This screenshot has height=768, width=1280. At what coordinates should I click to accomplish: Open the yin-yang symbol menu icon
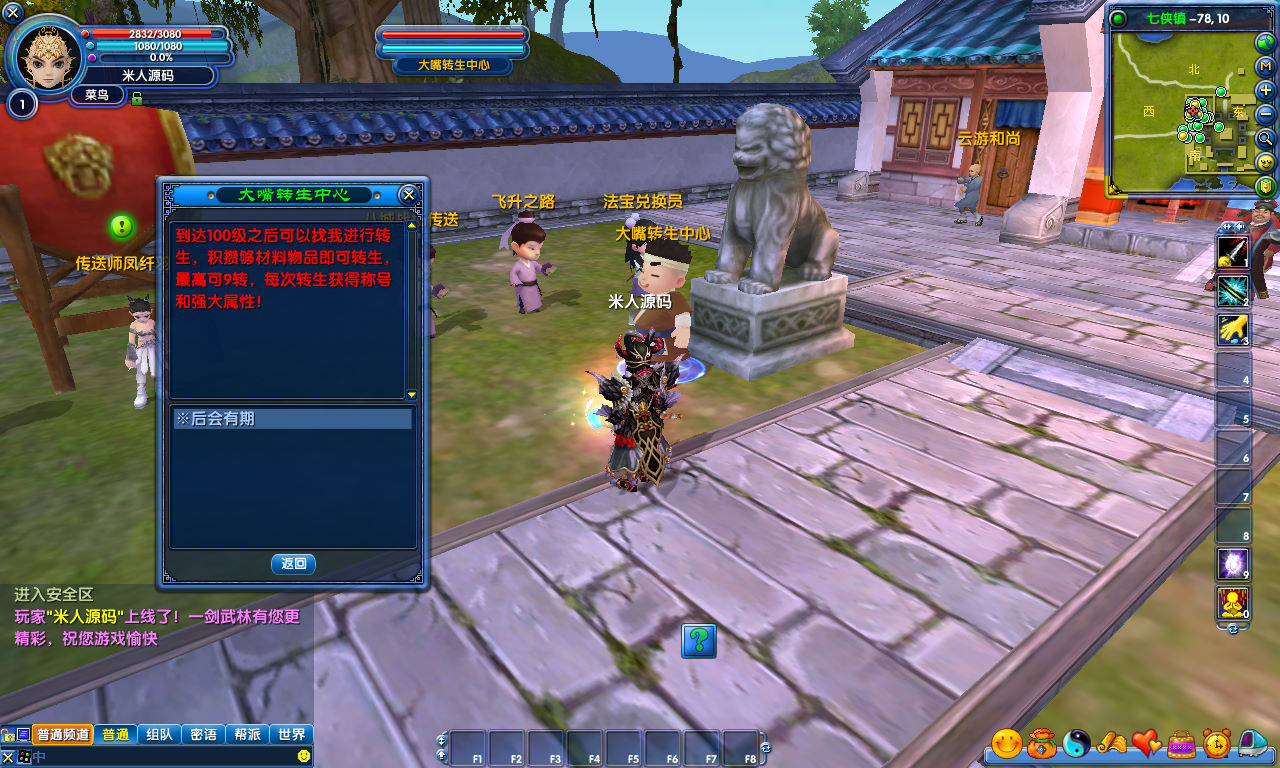pyautogui.click(x=1076, y=743)
